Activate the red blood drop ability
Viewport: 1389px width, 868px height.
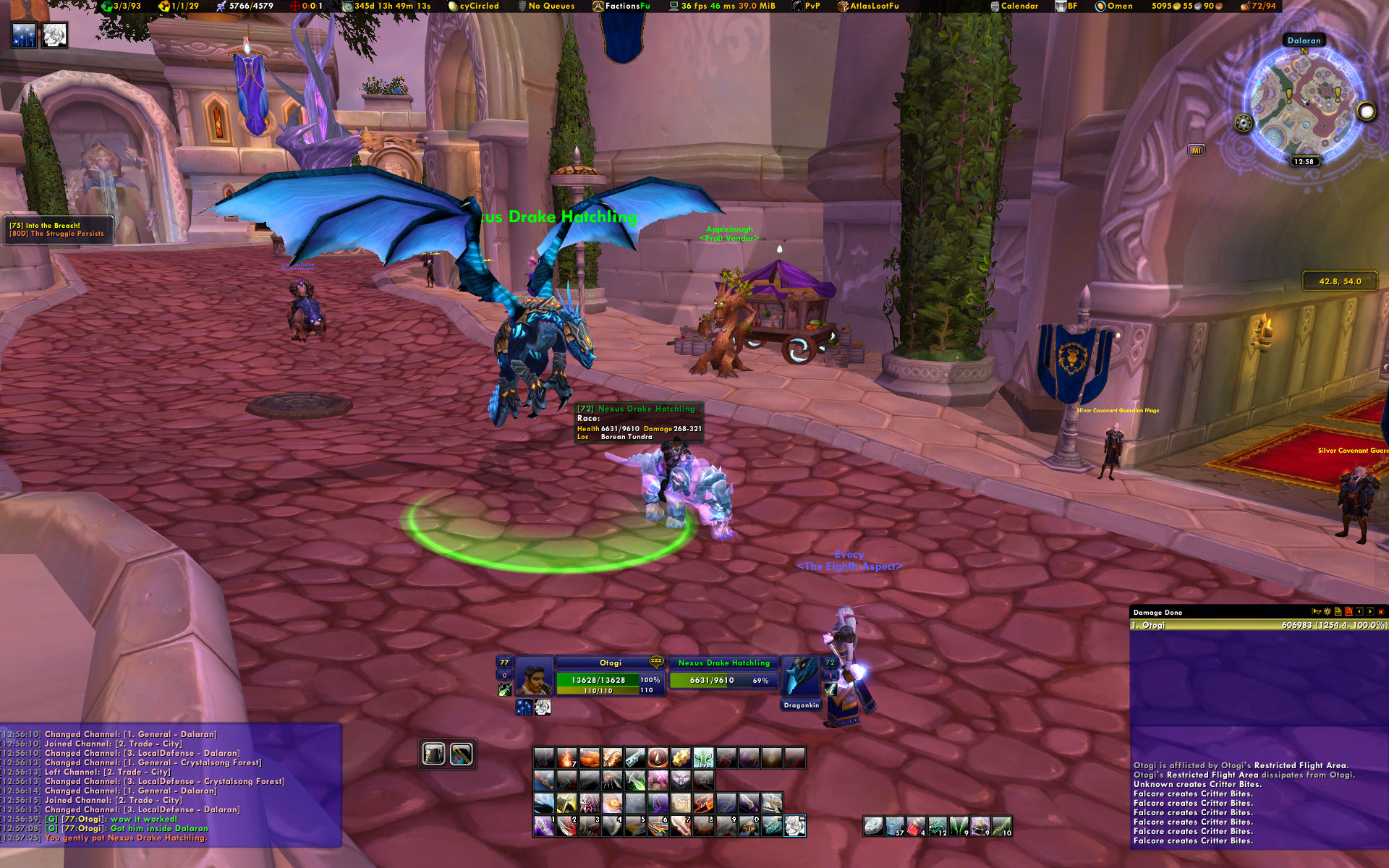pyautogui.click(x=657, y=758)
